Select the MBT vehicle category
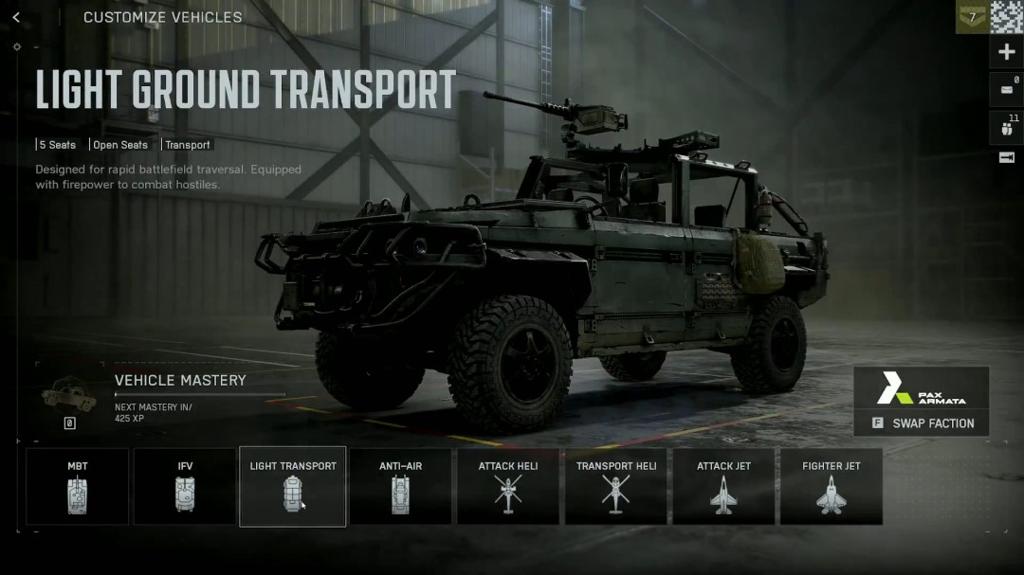This screenshot has height=575, width=1024. click(x=77, y=486)
